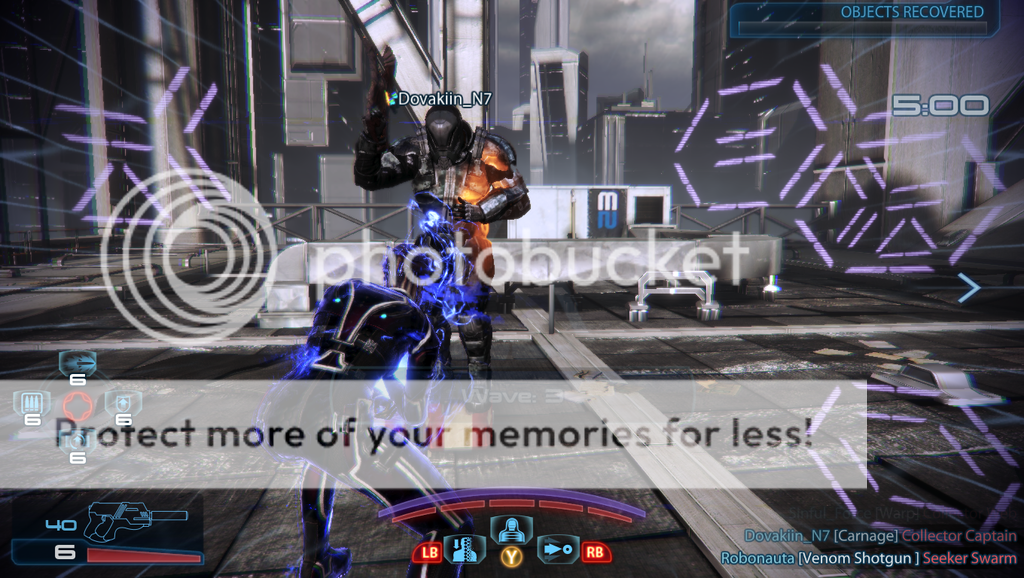Use the Cobra missile consumable icon
Screen dimensions: 1024x578
click(x=77, y=362)
